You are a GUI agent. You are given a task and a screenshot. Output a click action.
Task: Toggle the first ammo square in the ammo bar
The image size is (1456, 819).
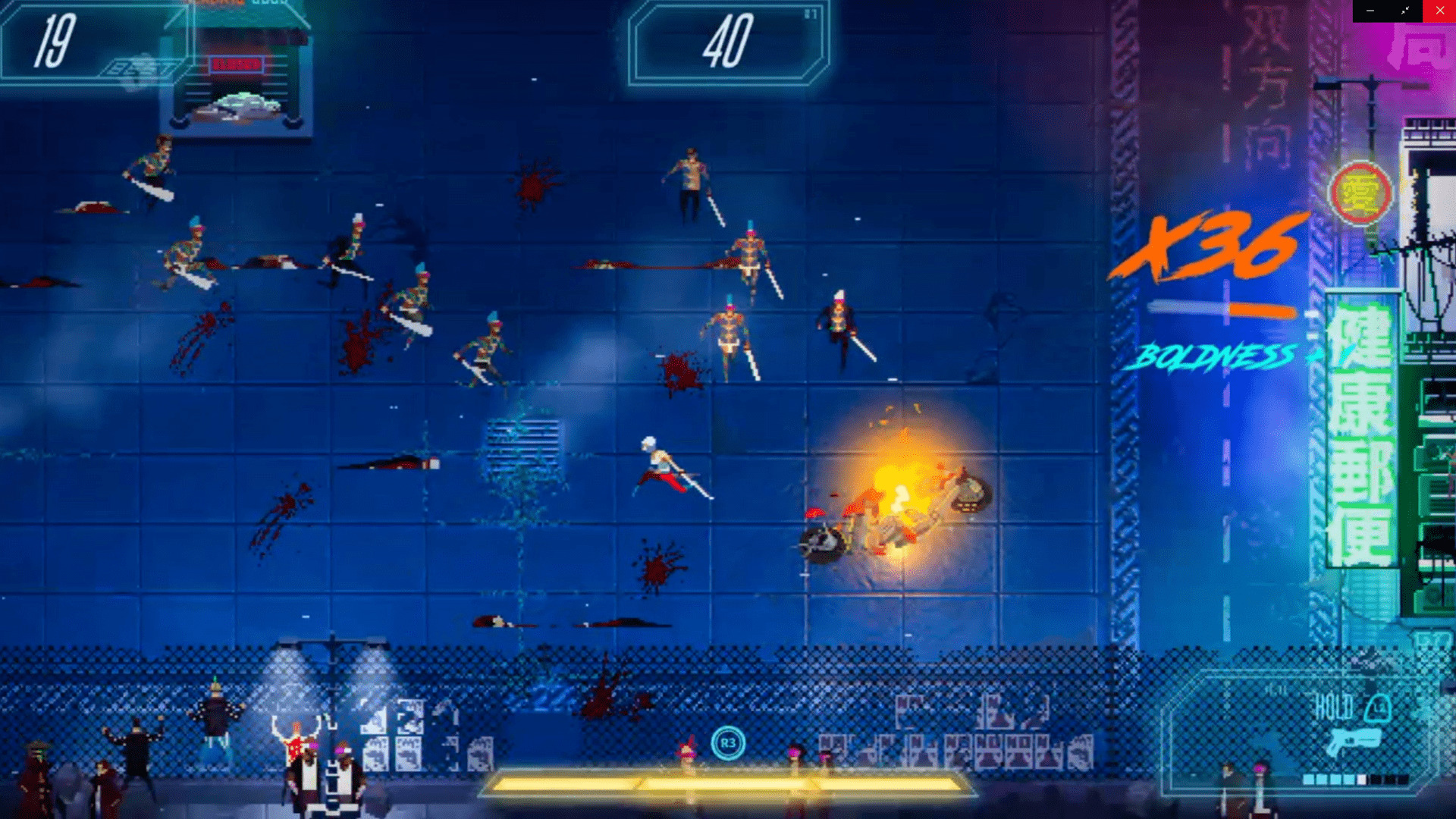pyautogui.click(x=1308, y=778)
